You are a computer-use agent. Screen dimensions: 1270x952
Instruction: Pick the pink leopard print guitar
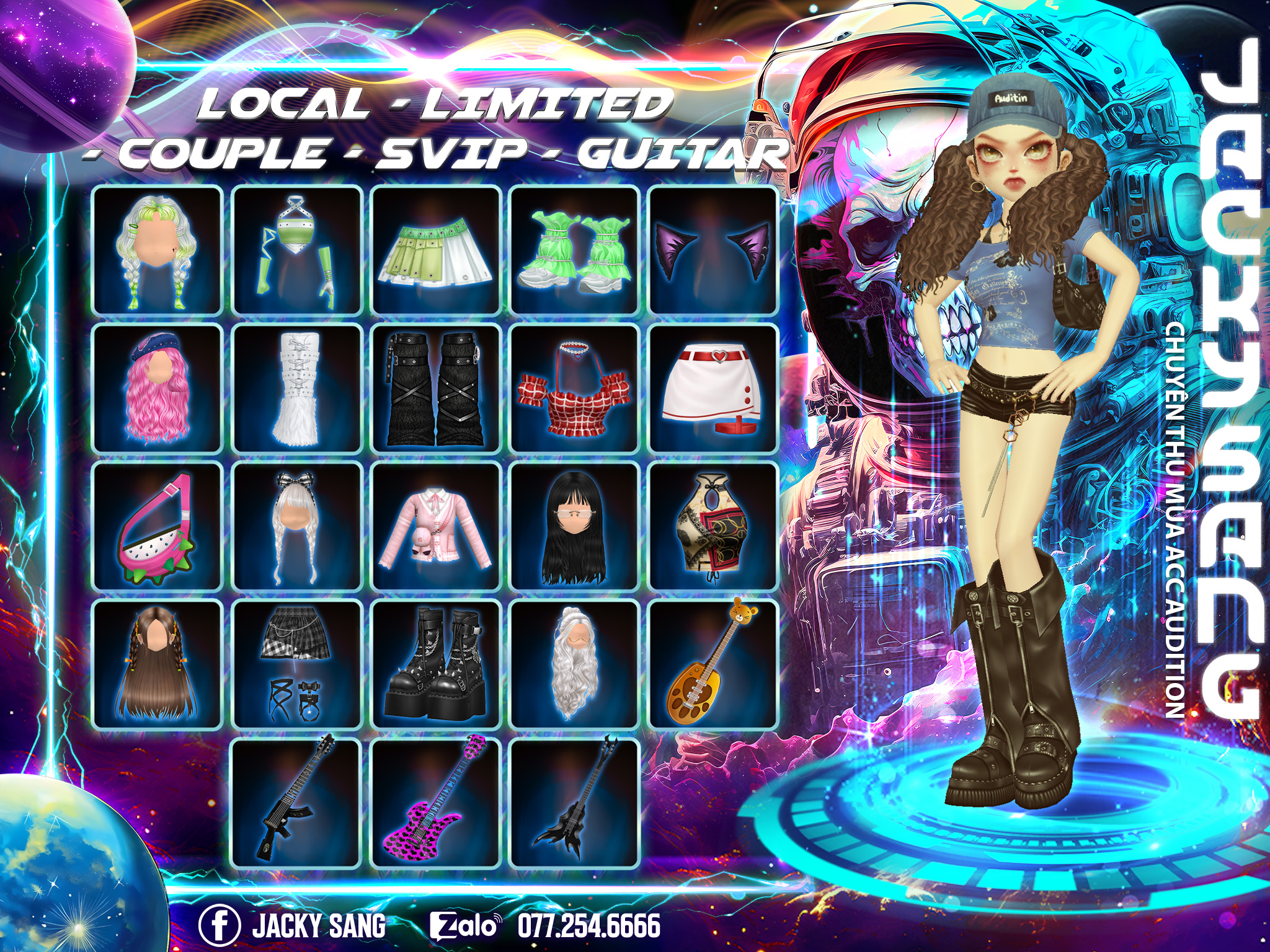pyautogui.click(x=436, y=803)
